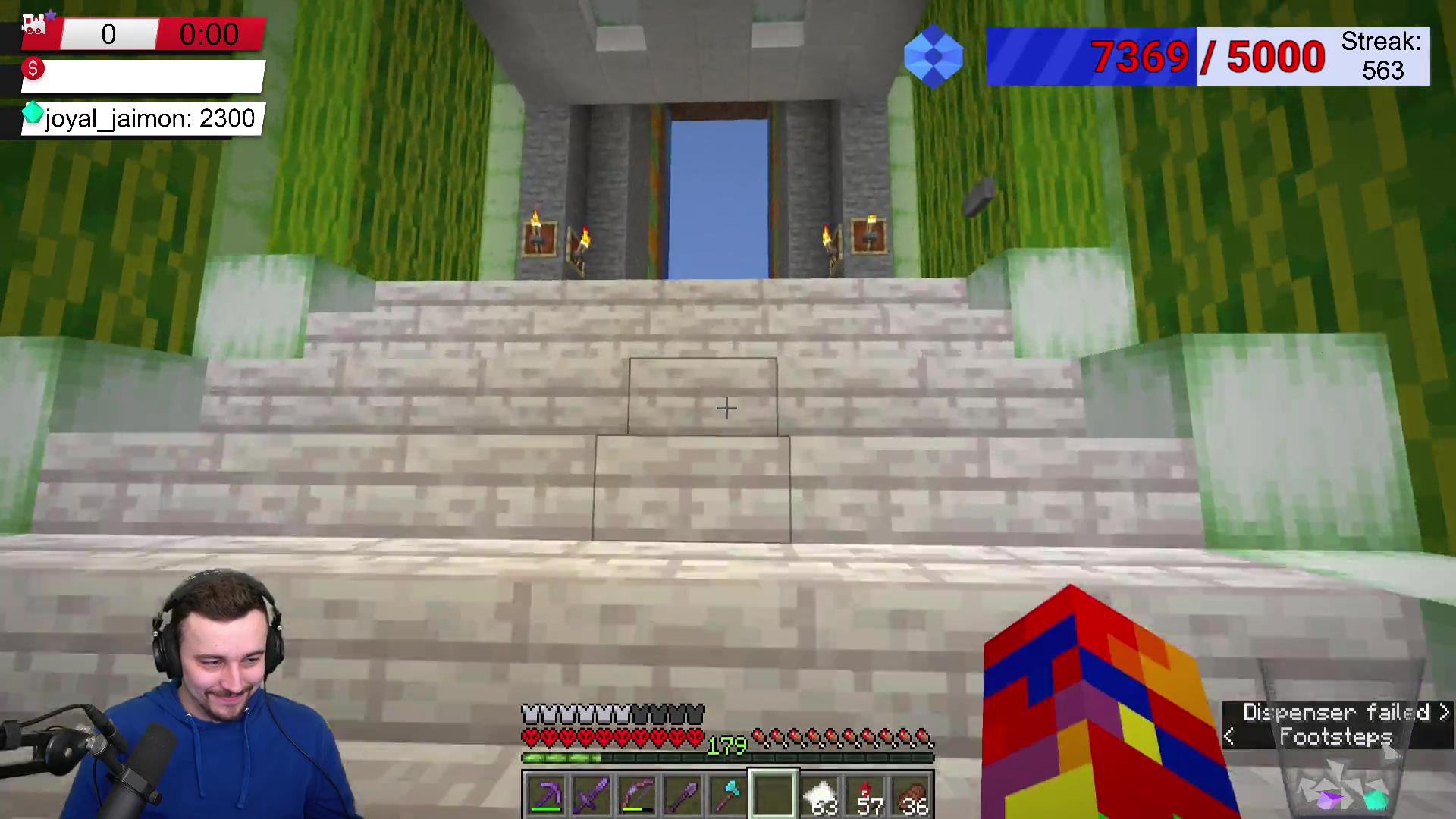The image size is (1456, 819).
Task: Click the blue gem goal icon
Action: [x=934, y=57]
